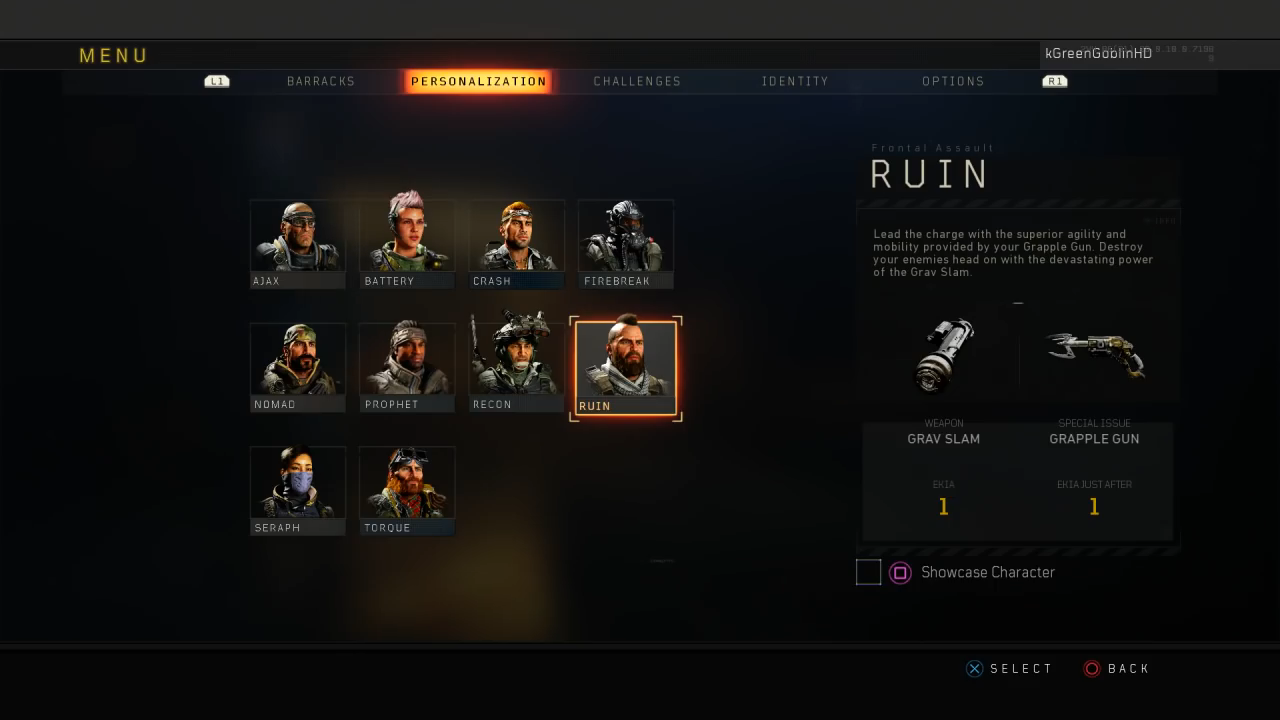Click the Select prompt at bottom
This screenshot has height=720, width=1280.
pyautogui.click(x=1010, y=668)
